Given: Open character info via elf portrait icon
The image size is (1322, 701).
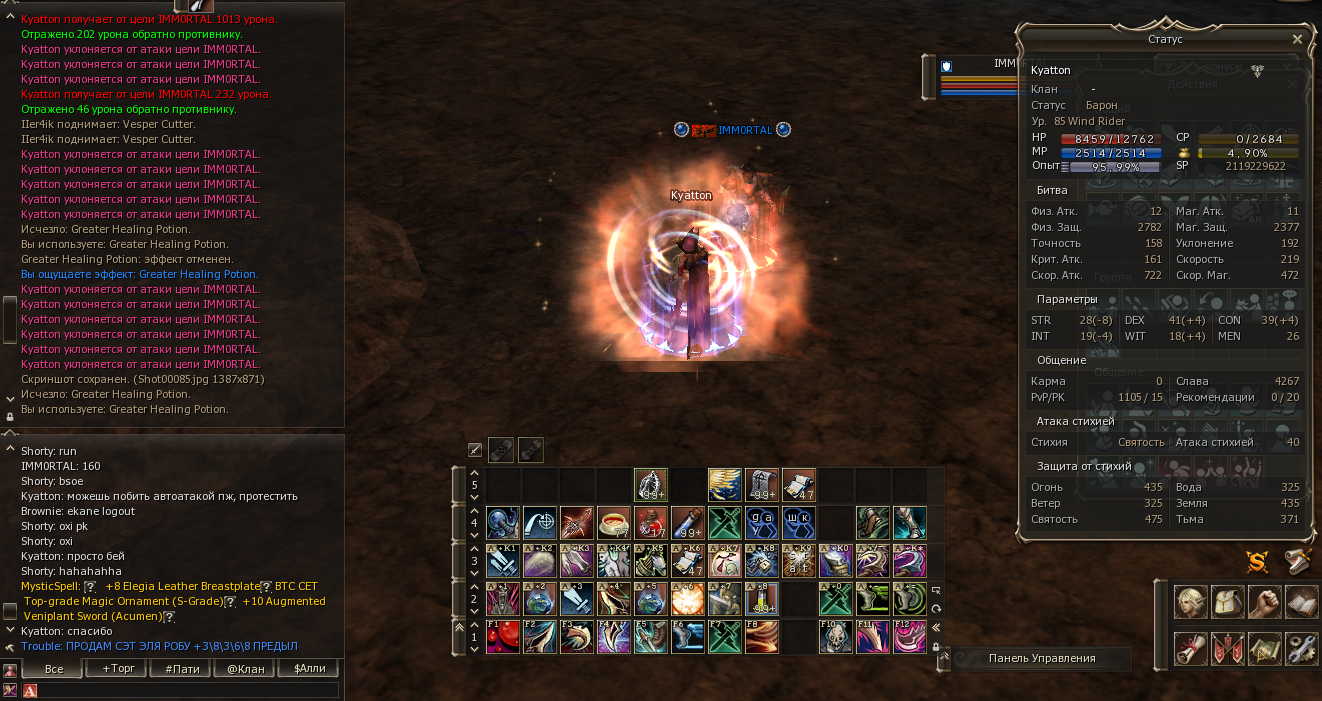Looking at the screenshot, I should (1190, 603).
